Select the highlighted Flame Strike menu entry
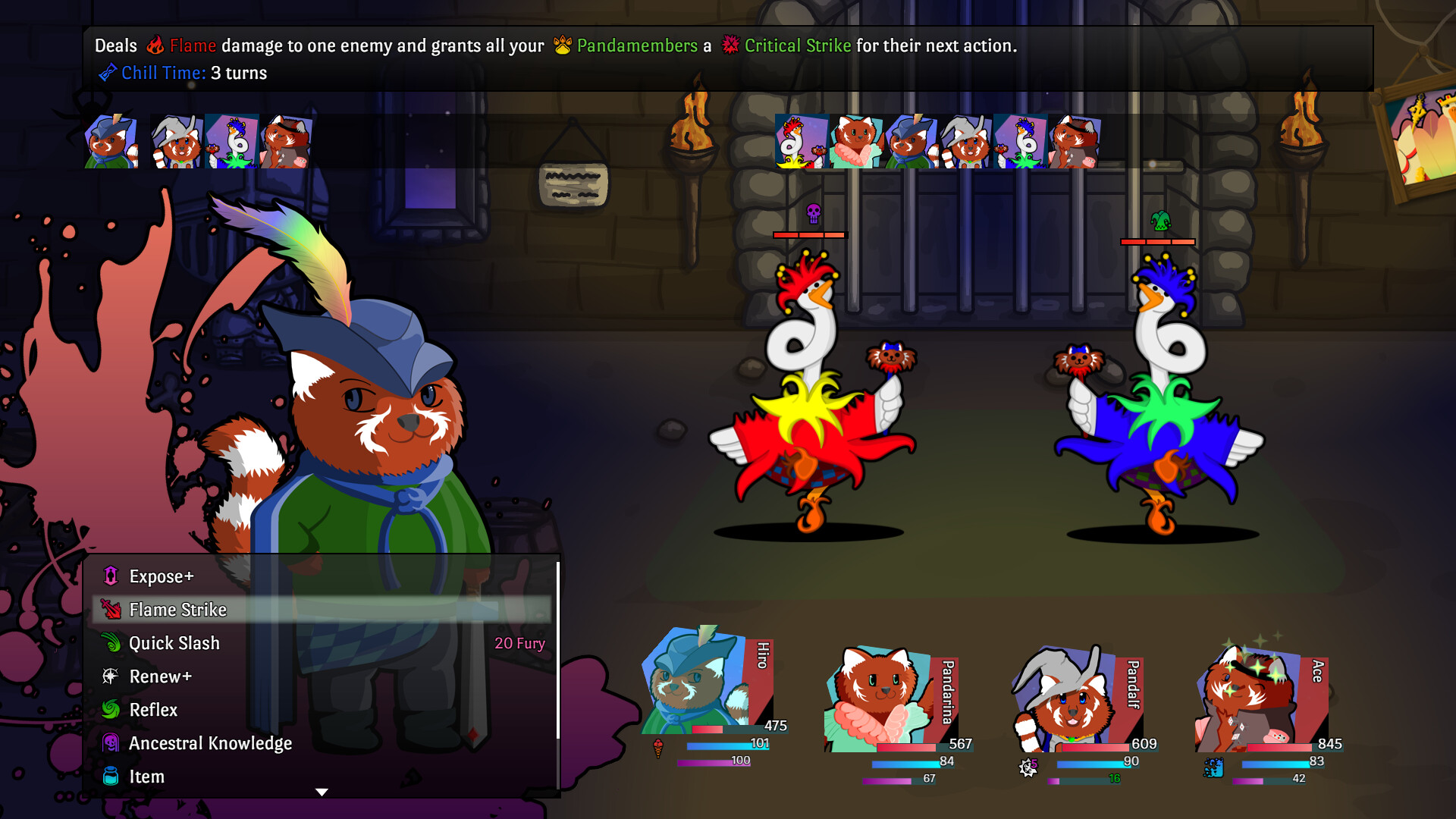This screenshot has height=819, width=1456. pos(179,610)
